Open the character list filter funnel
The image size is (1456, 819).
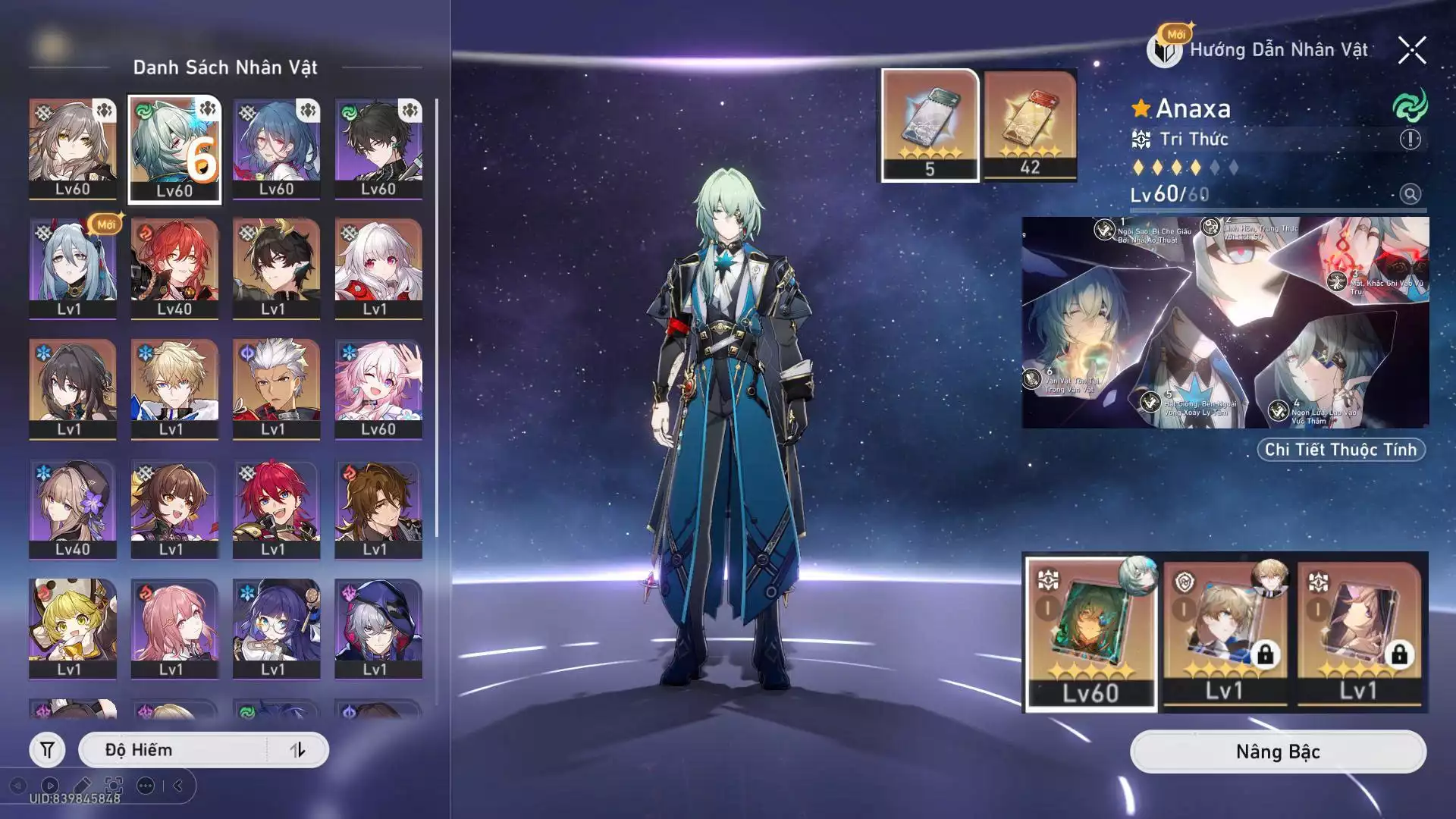[47, 750]
